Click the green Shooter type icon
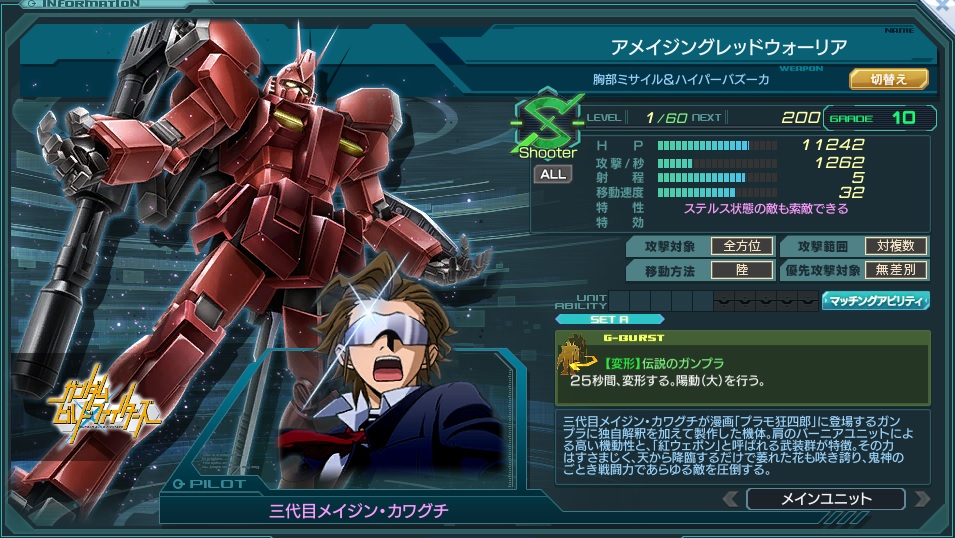This screenshot has height=538, width=955. coord(547,126)
